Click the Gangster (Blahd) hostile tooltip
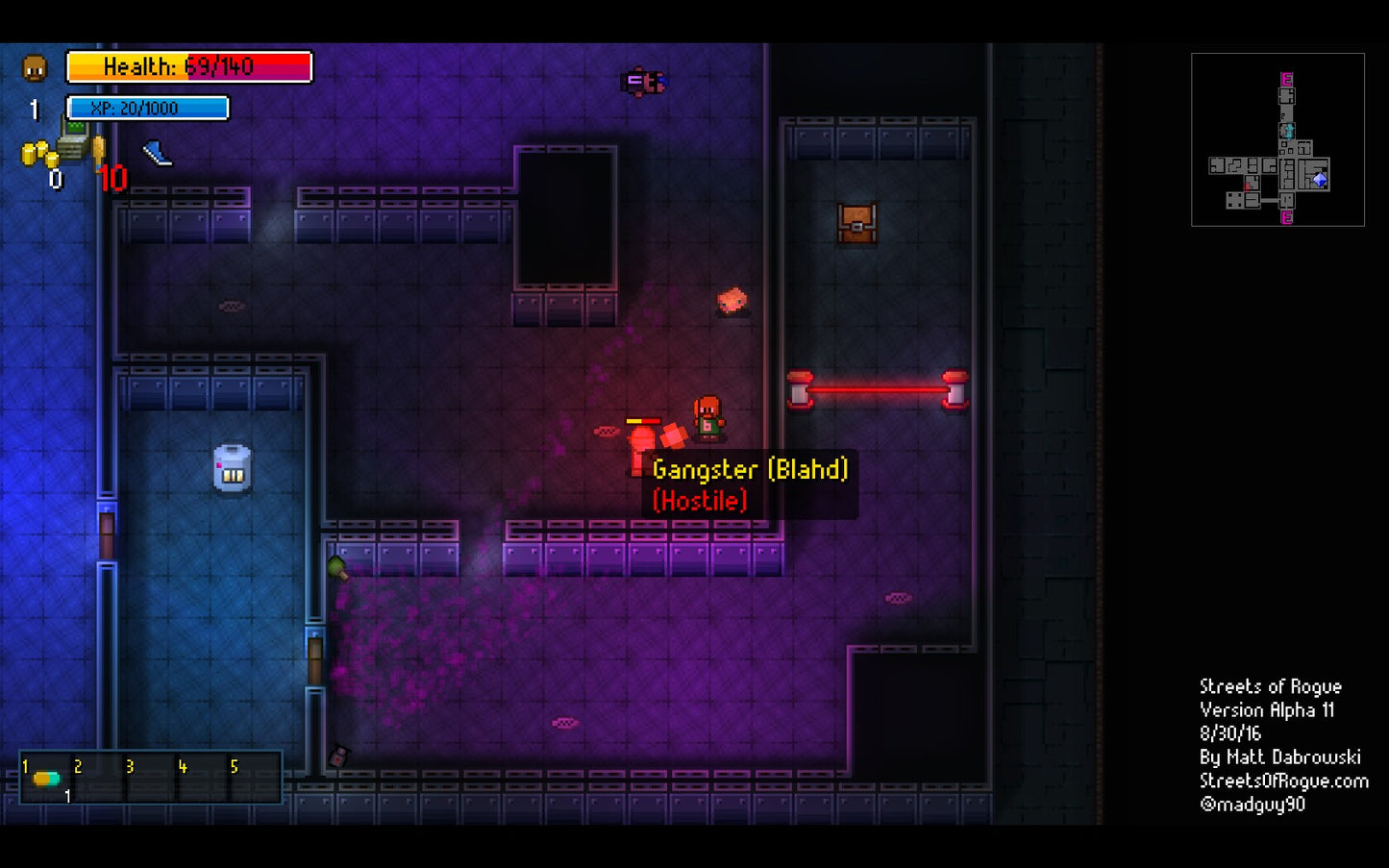Viewport: 1389px width, 868px height. [x=752, y=484]
